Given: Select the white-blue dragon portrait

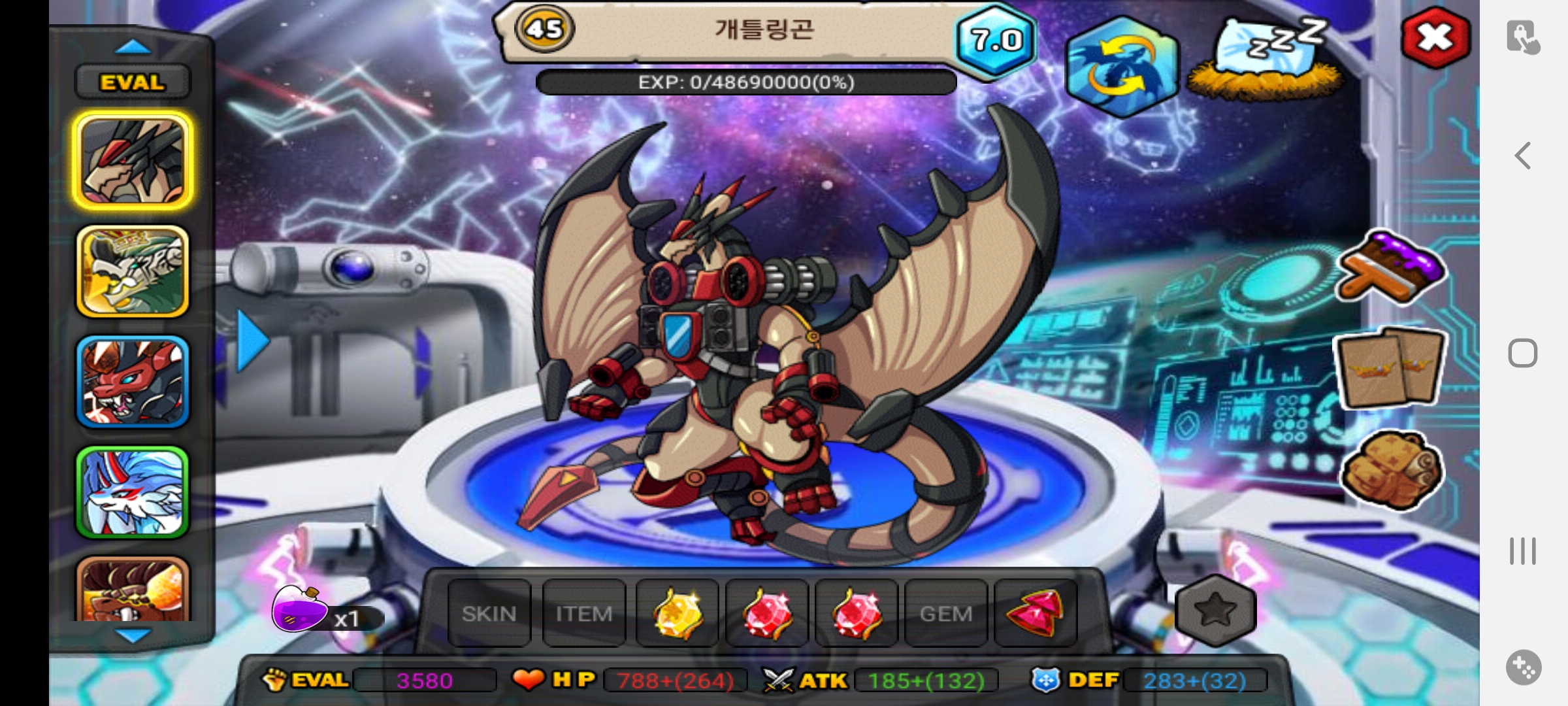Looking at the screenshot, I should (133, 492).
